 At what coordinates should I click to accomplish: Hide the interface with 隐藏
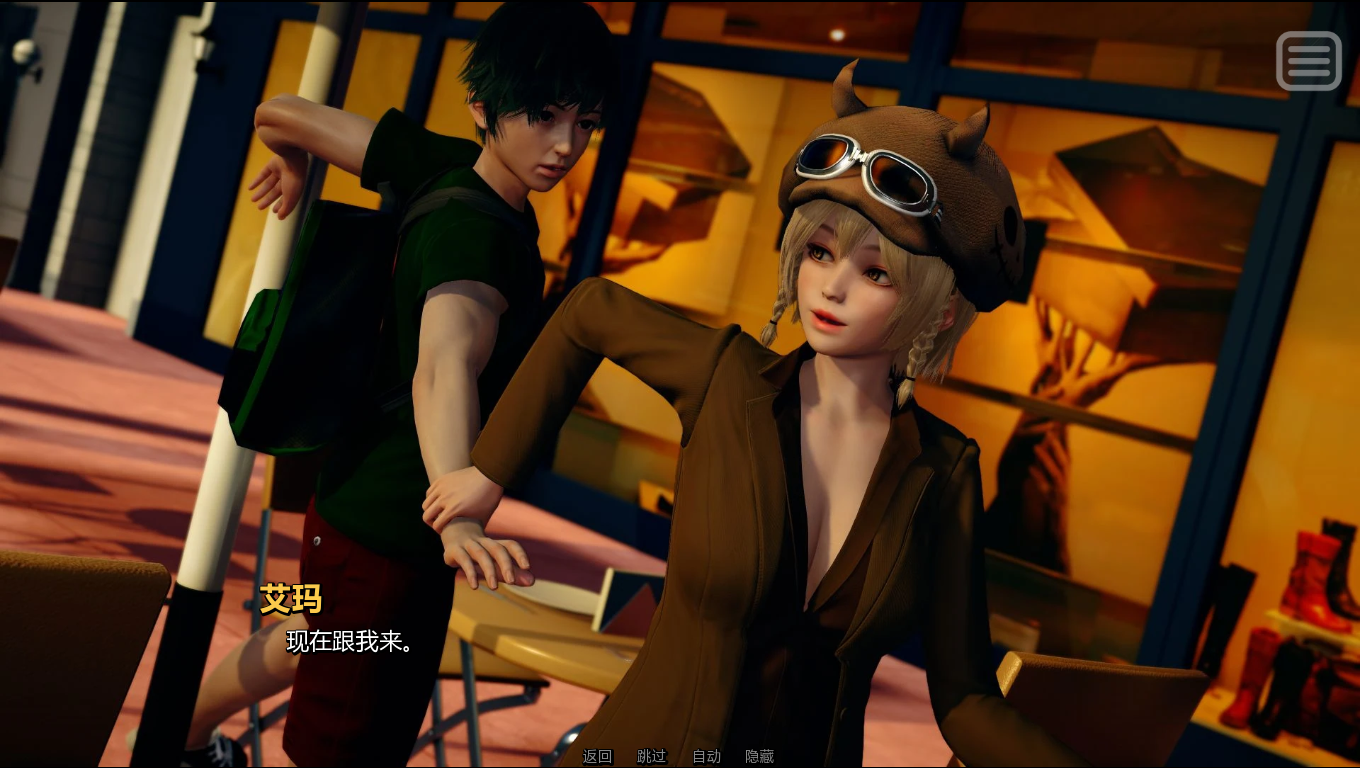[759, 757]
